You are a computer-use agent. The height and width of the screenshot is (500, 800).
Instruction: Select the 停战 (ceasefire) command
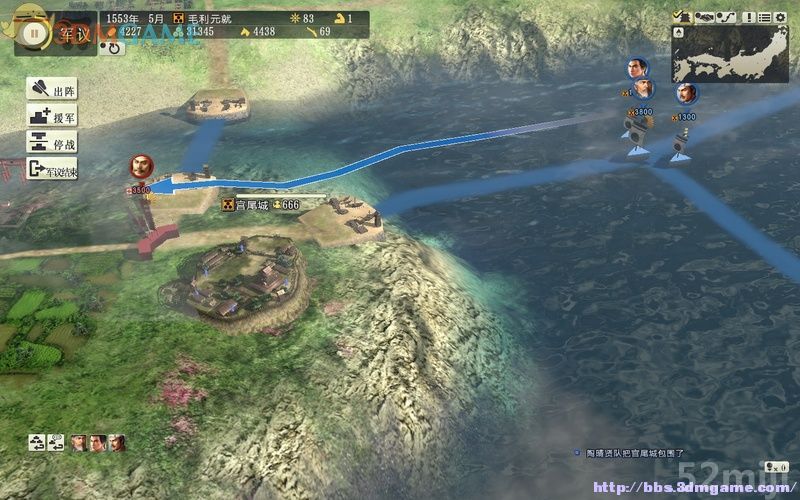tap(53, 143)
